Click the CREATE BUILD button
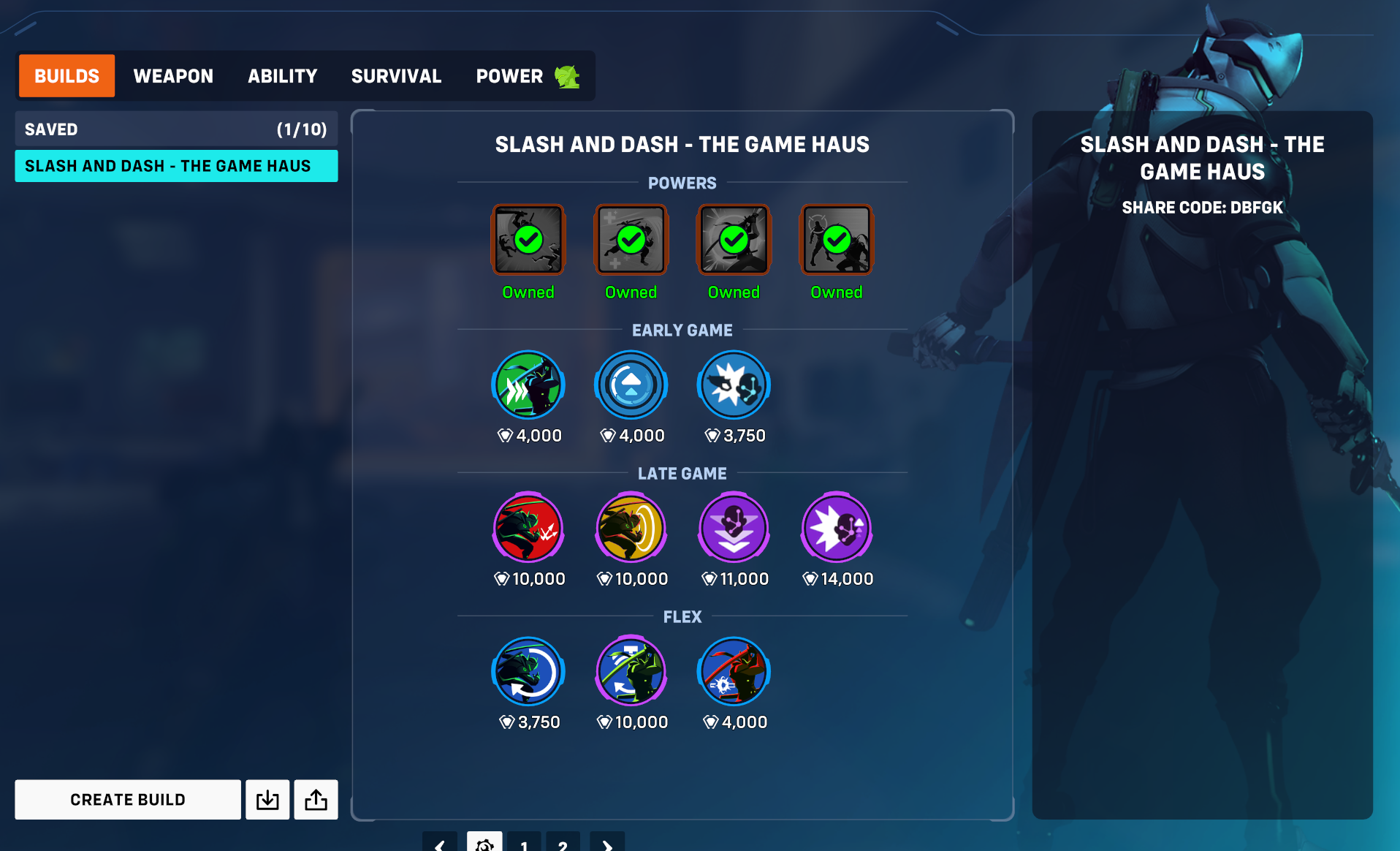The width and height of the screenshot is (1400, 851). (x=128, y=799)
